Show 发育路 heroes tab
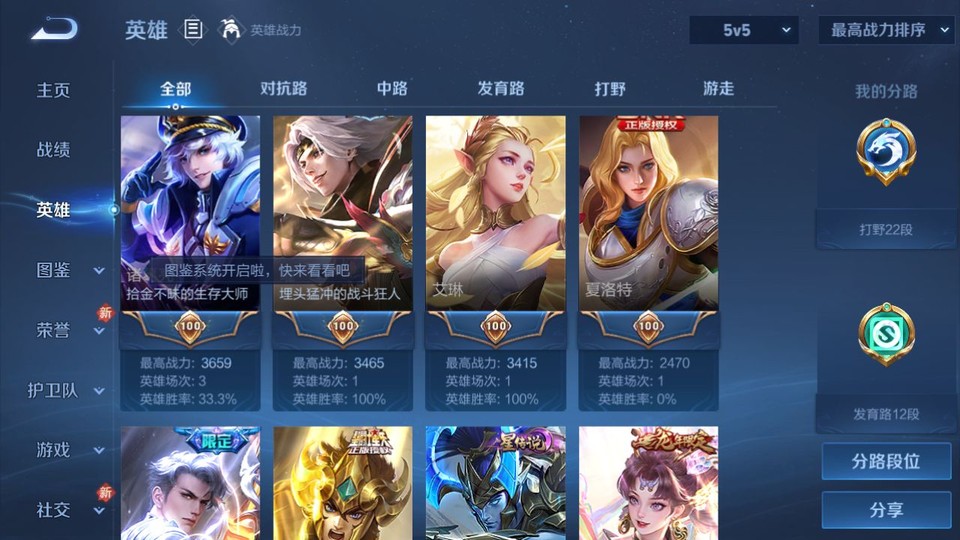 pyautogui.click(x=501, y=89)
